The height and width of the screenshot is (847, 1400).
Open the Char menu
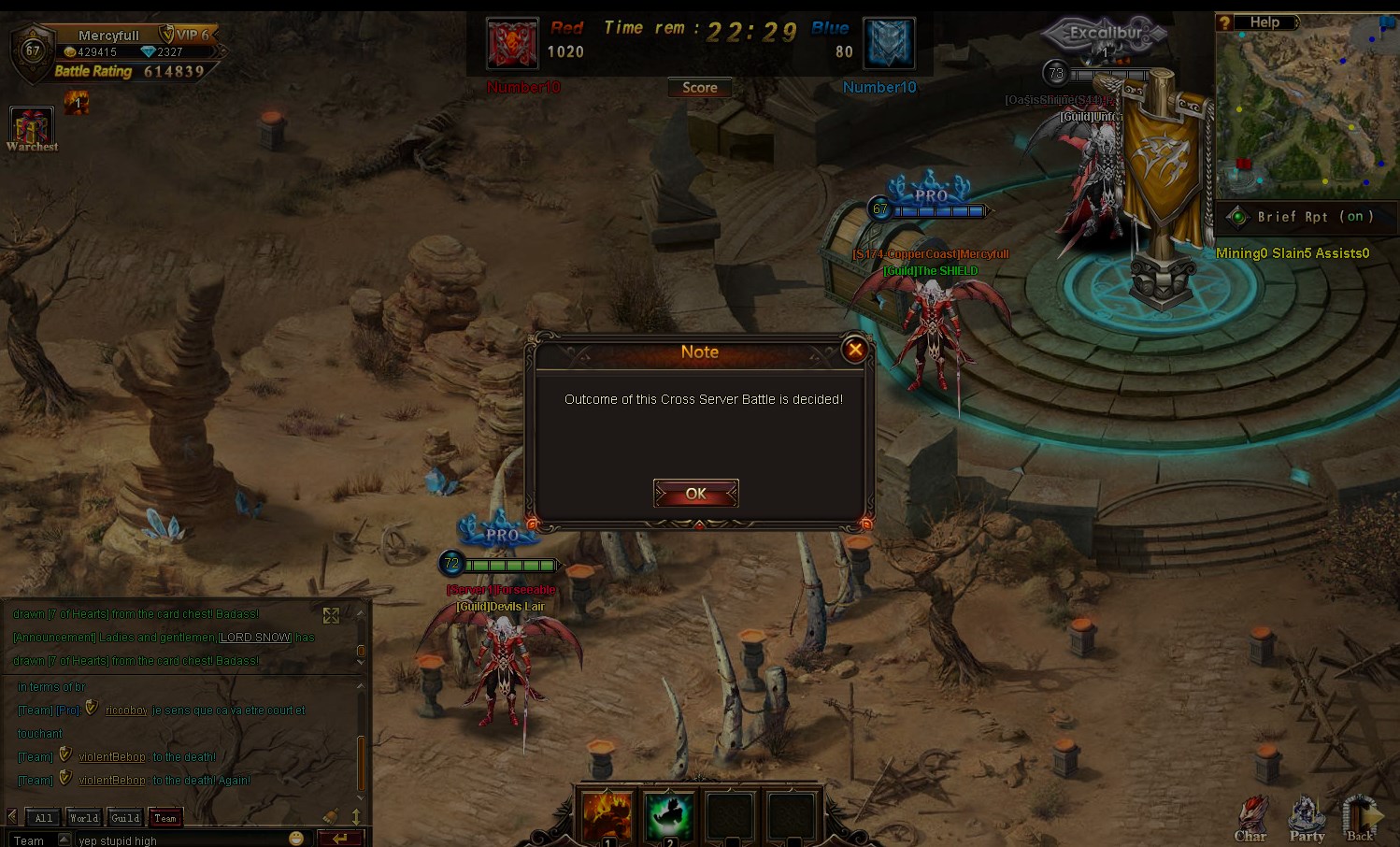coord(1250,818)
